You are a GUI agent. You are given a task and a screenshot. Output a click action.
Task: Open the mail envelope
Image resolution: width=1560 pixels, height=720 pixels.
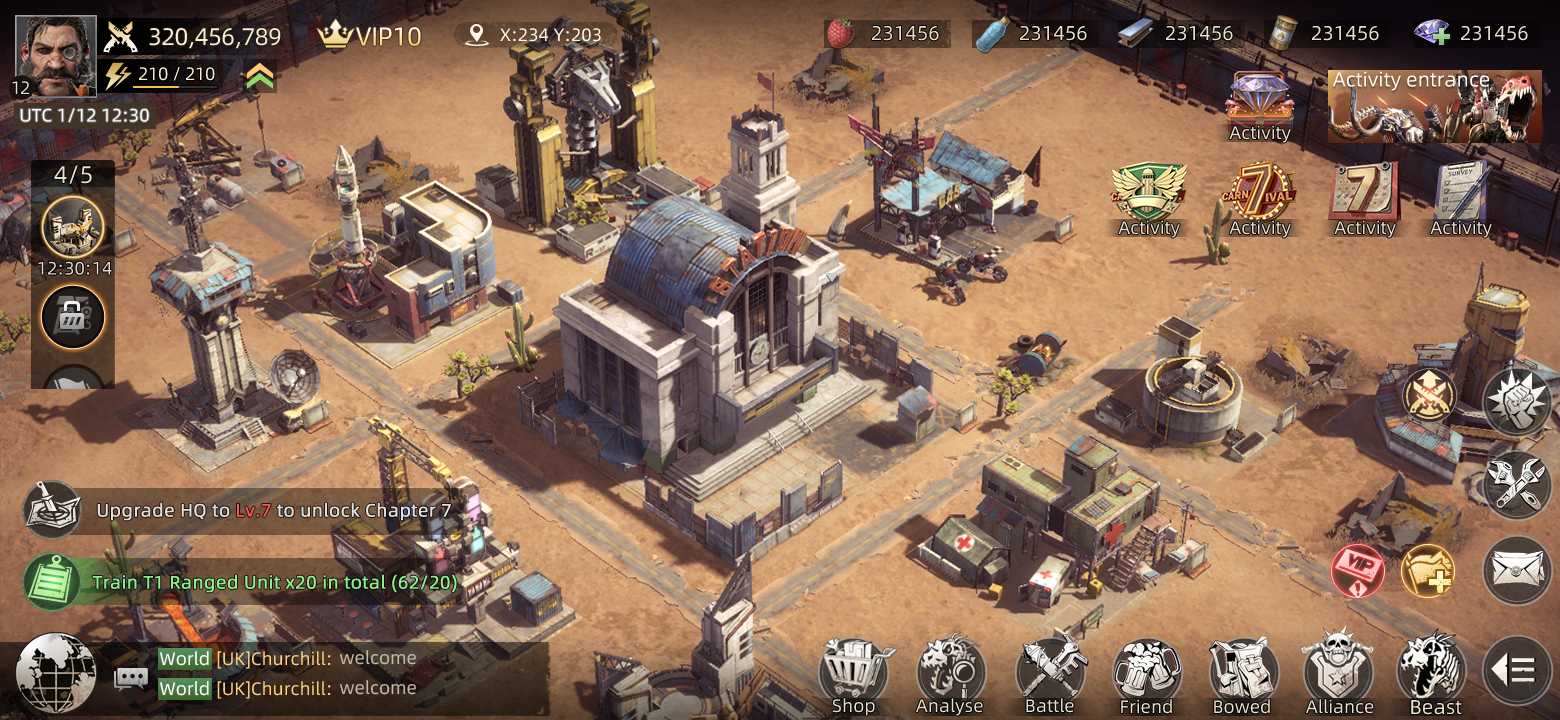[1516, 570]
